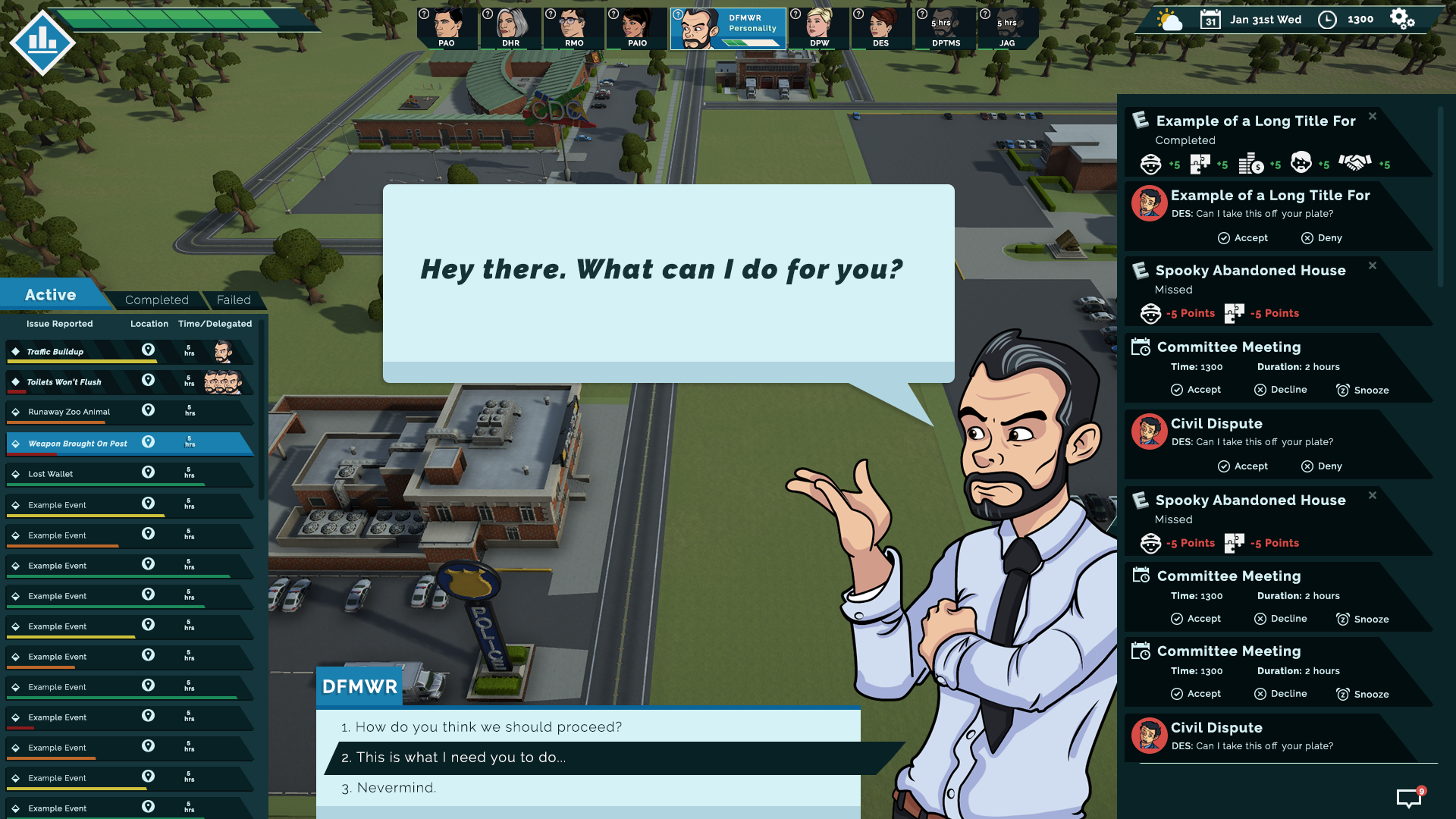Viewport: 1456px width, 819px height.
Task: Pick the JAG staff slot
Action: click(1007, 28)
